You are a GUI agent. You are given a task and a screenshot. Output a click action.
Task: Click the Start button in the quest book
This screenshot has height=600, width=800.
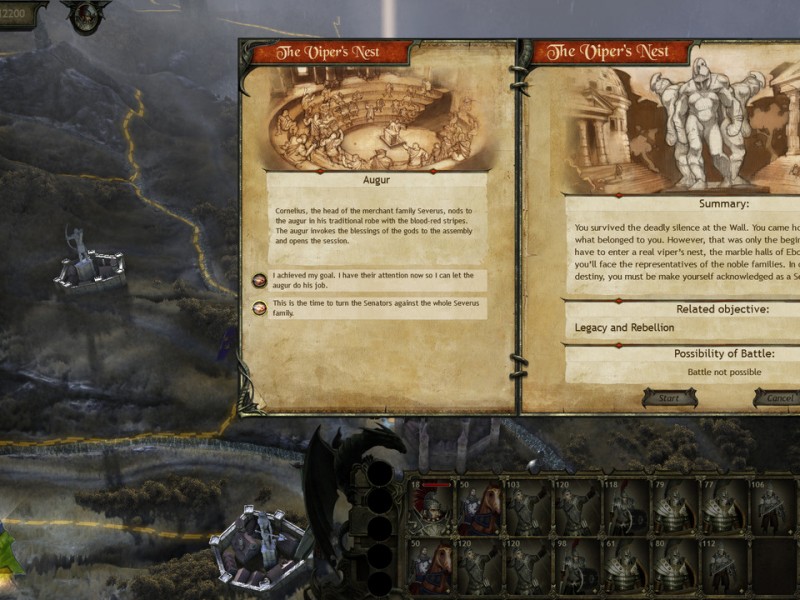tap(669, 398)
